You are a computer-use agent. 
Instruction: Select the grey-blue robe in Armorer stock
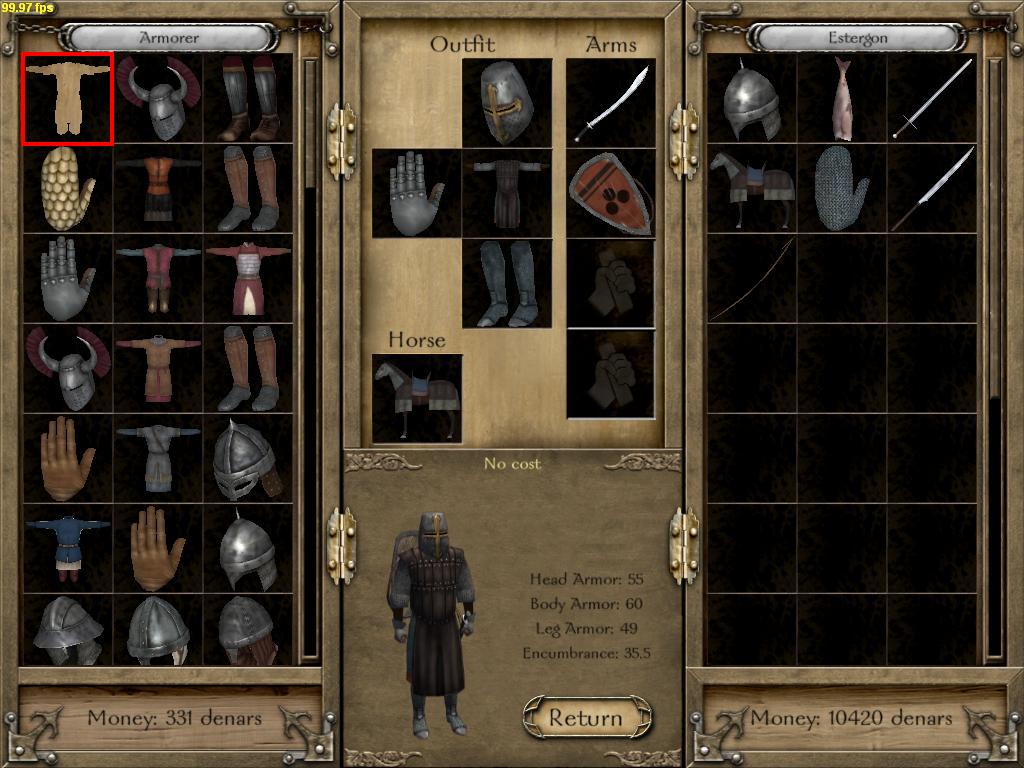158,459
